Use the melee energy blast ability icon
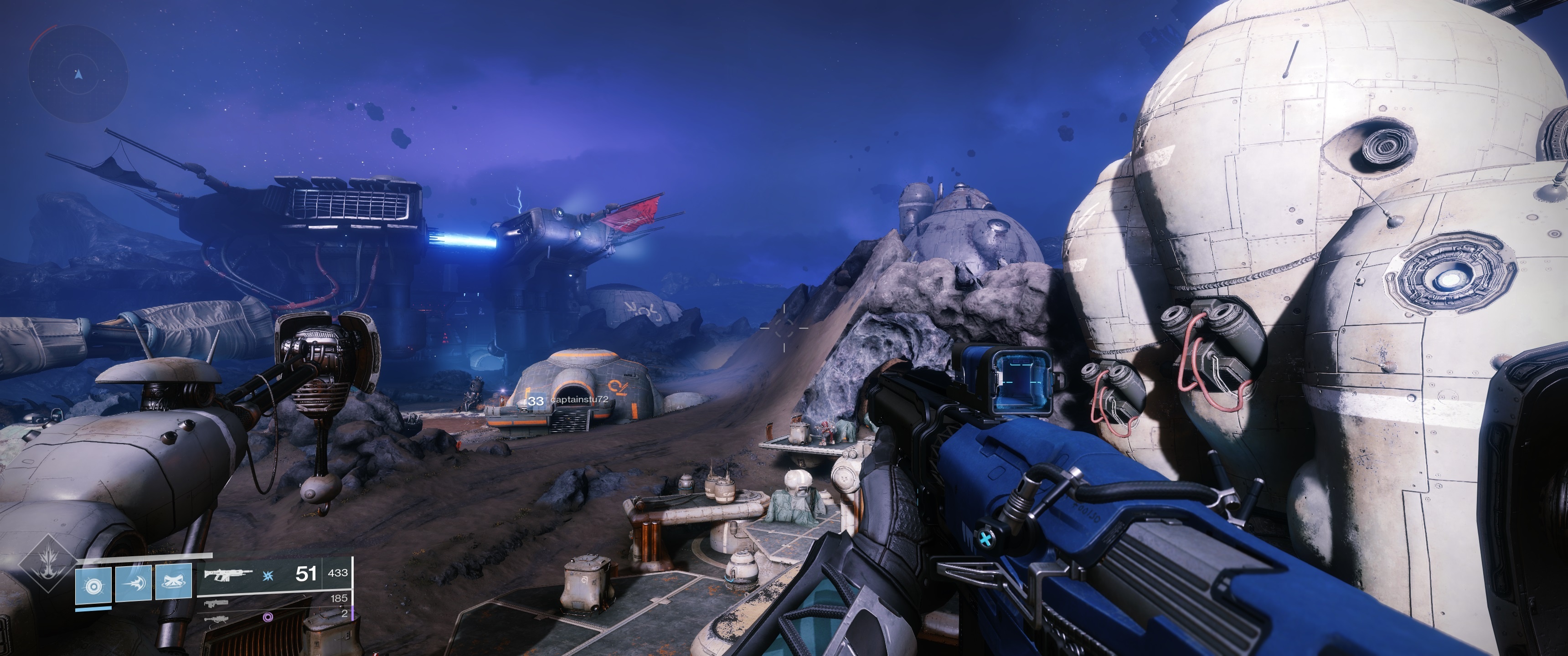 133,582
